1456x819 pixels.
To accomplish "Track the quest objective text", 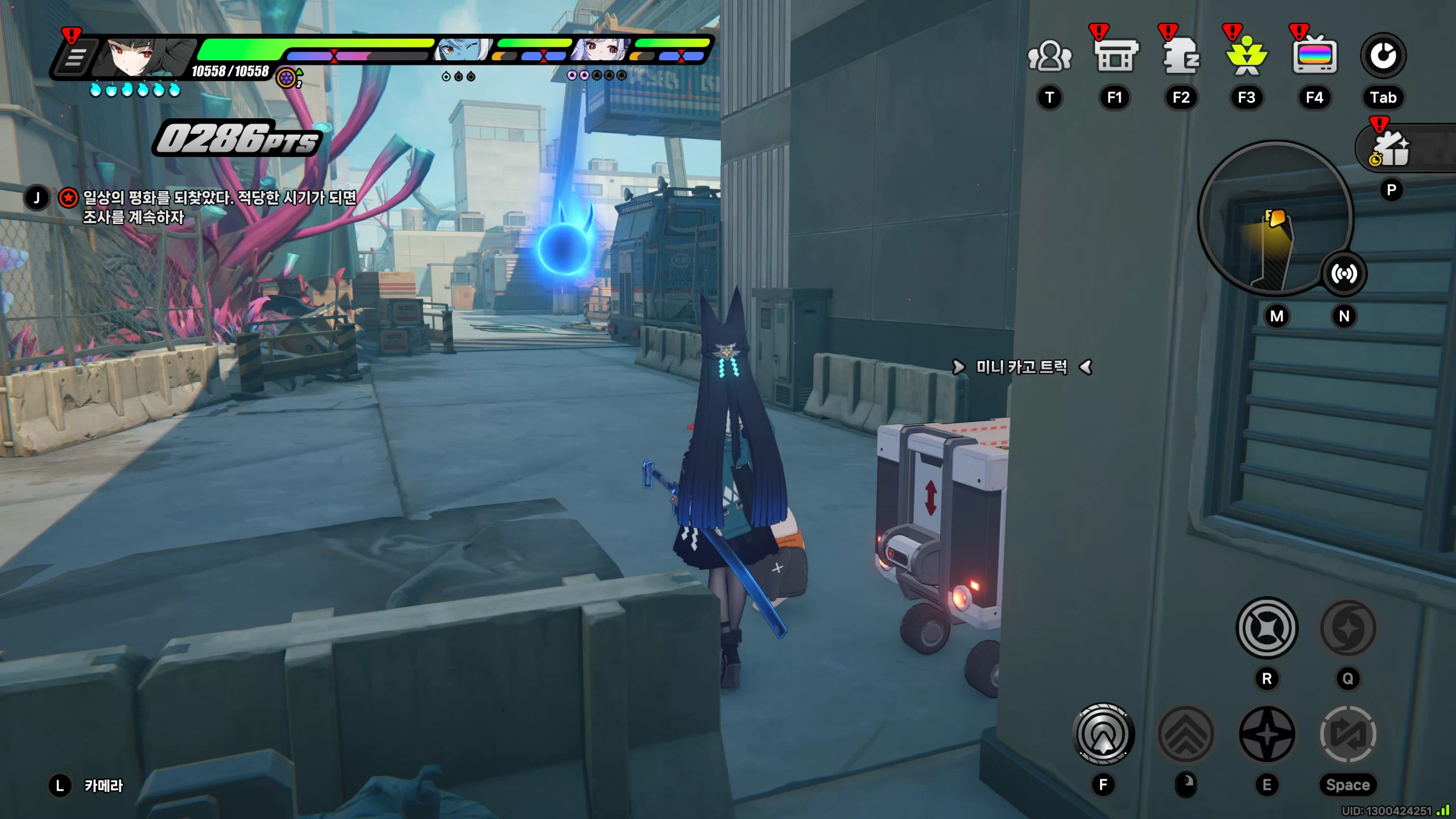I will tap(219, 207).
